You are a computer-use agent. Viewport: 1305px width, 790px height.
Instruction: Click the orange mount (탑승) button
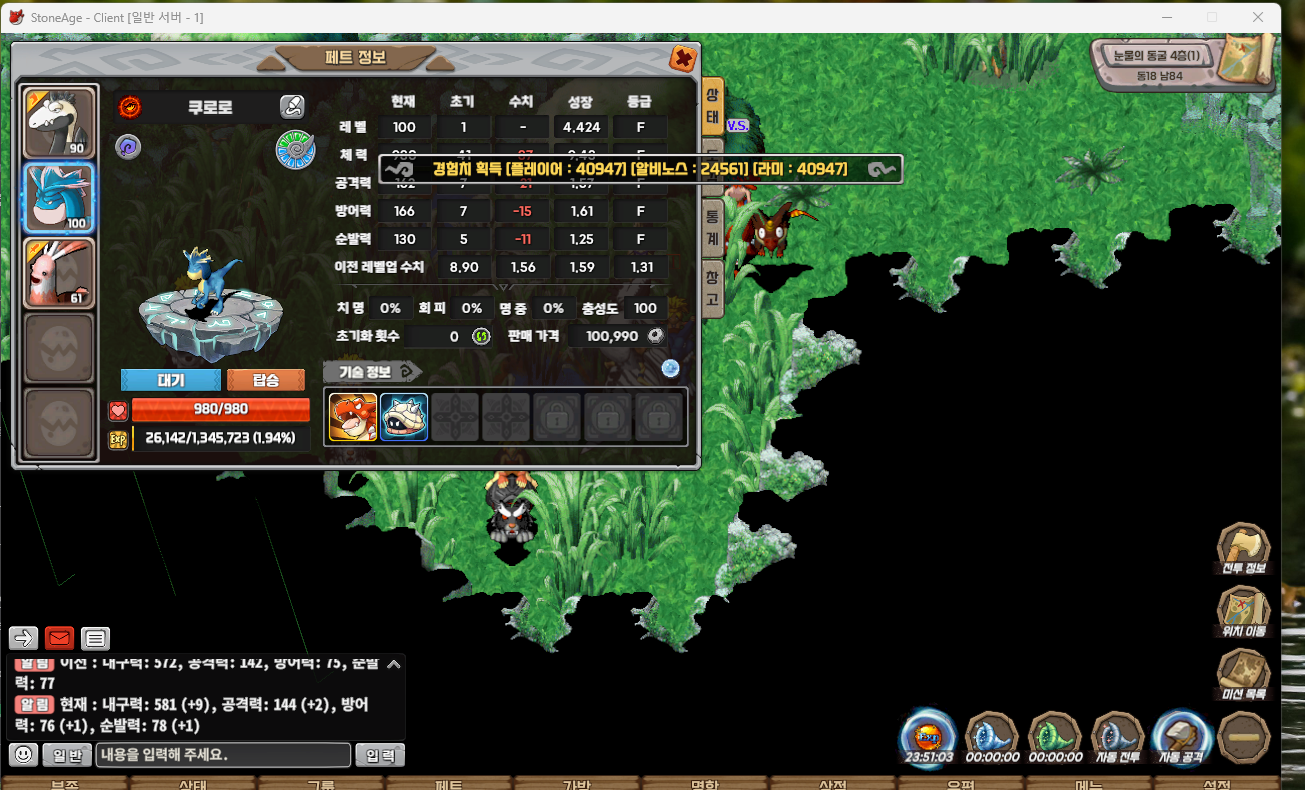coord(266,381)
